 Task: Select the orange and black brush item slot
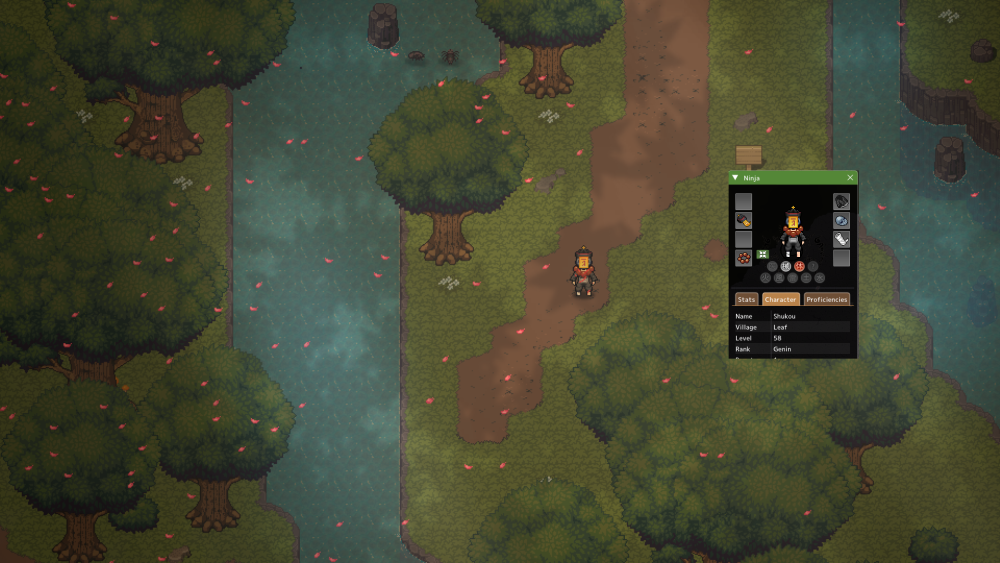pos(744,221)
